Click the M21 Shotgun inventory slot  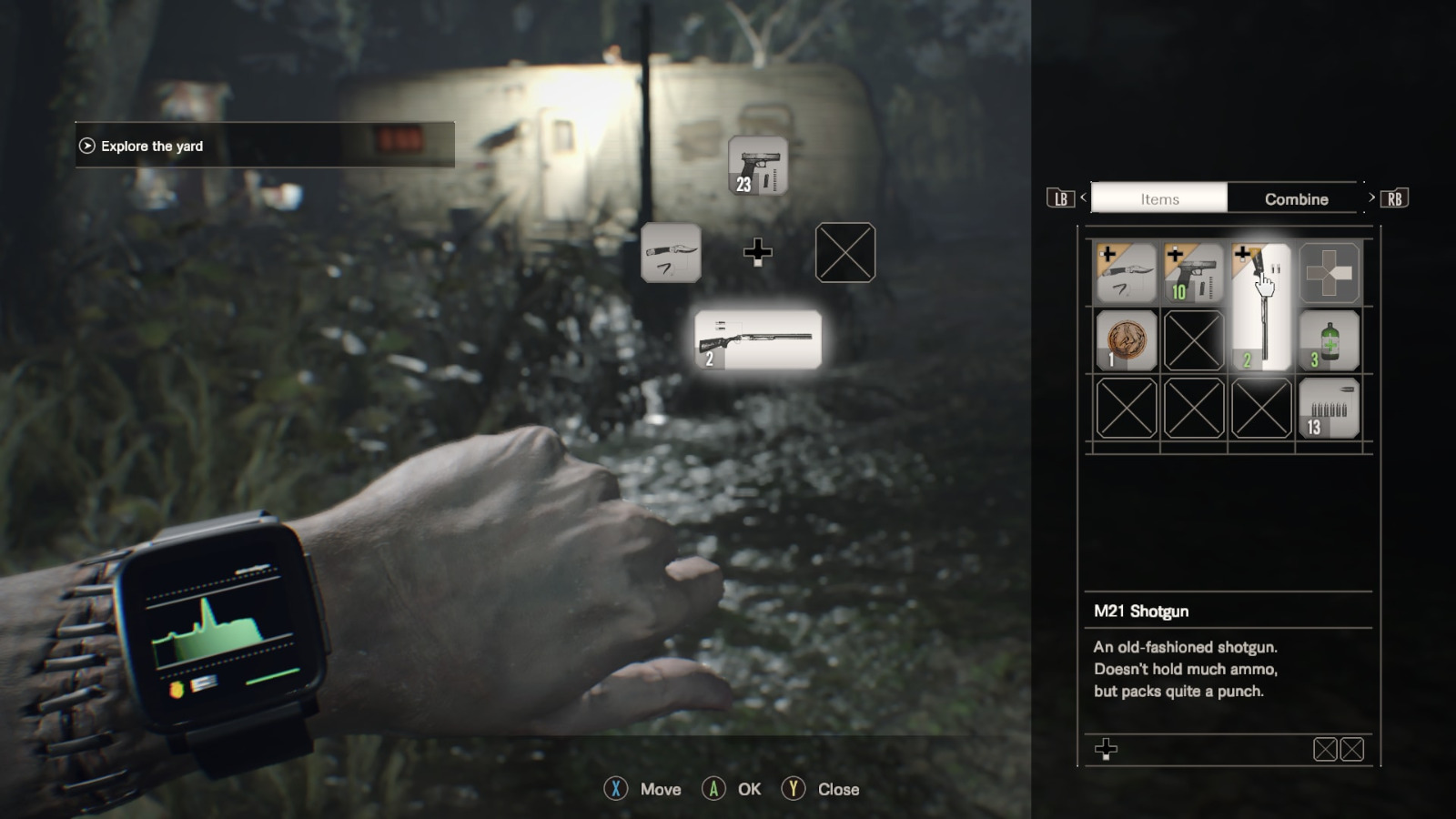1260,307
